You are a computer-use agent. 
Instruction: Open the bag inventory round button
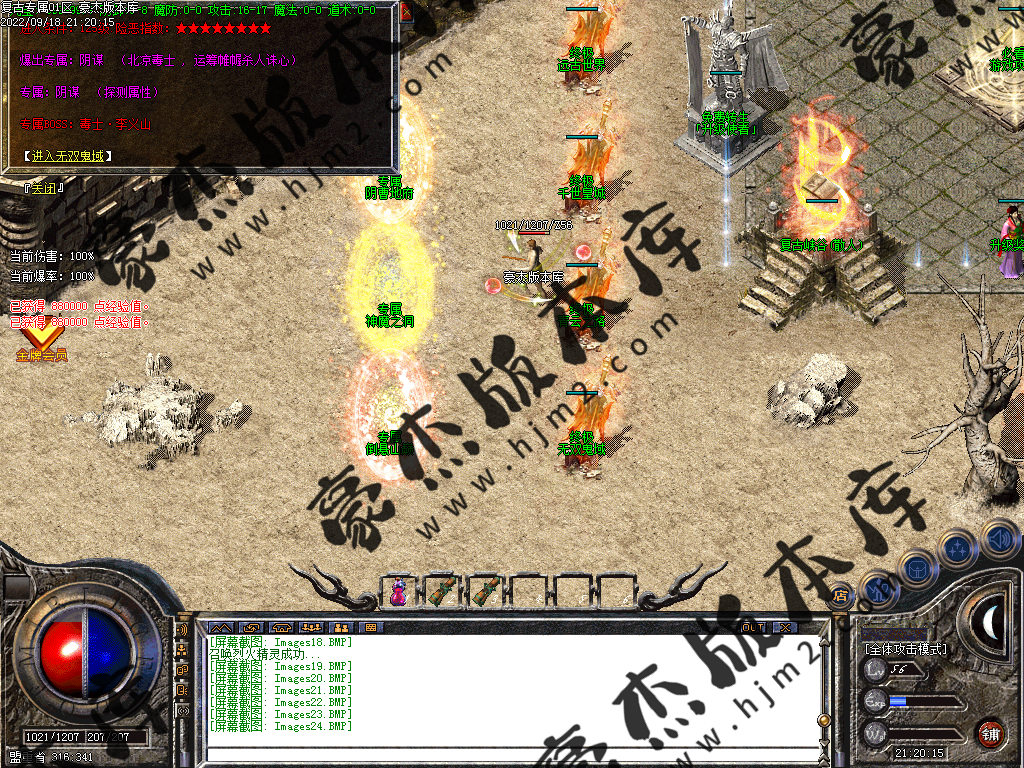916,568
